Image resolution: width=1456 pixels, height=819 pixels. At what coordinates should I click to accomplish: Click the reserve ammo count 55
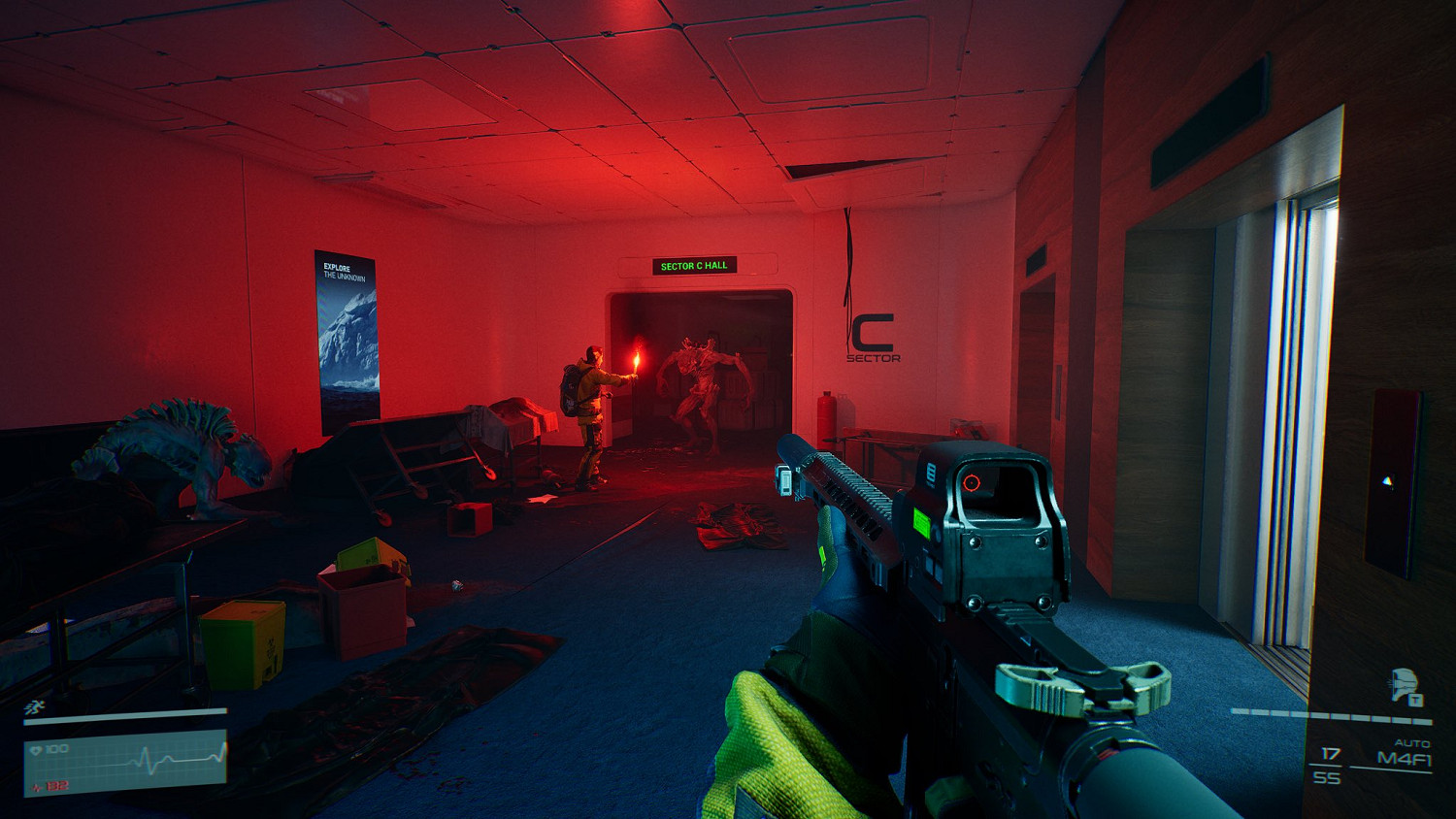[1326, 776]
